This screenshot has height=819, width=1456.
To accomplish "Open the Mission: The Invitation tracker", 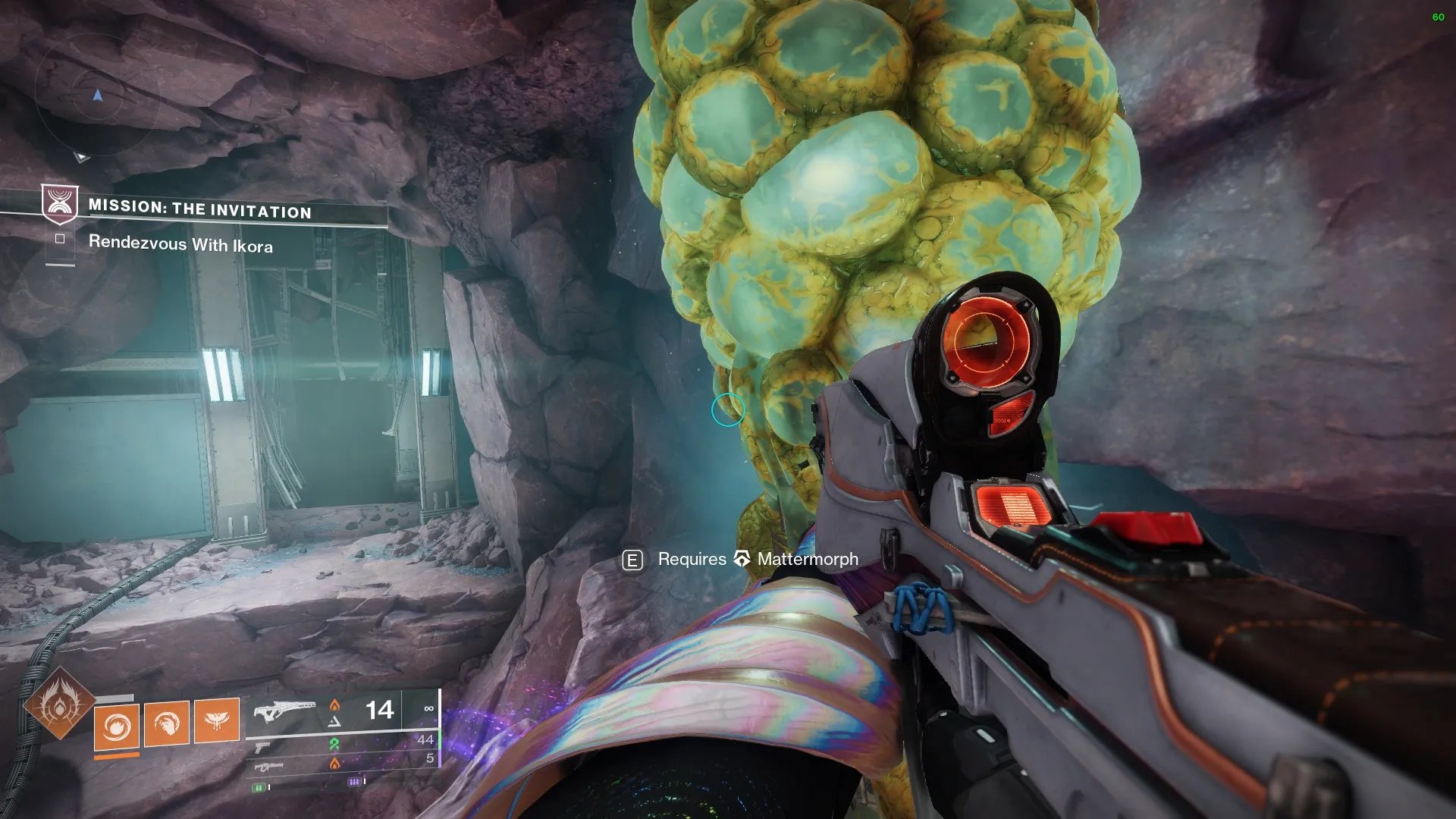I will click(x=200, y=209).
